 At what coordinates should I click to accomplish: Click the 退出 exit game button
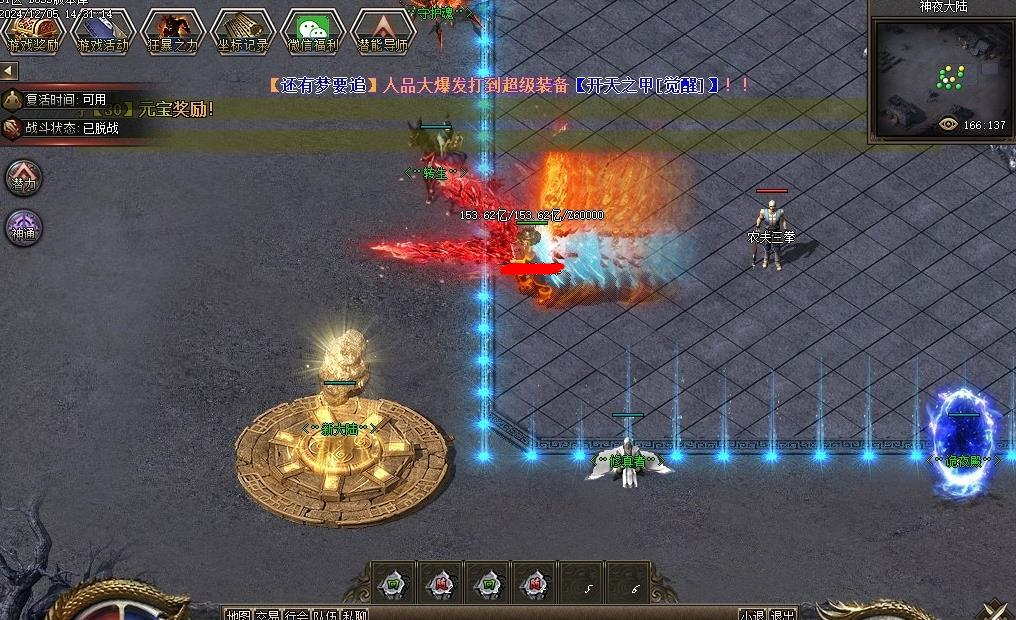(x=783, y=614)
